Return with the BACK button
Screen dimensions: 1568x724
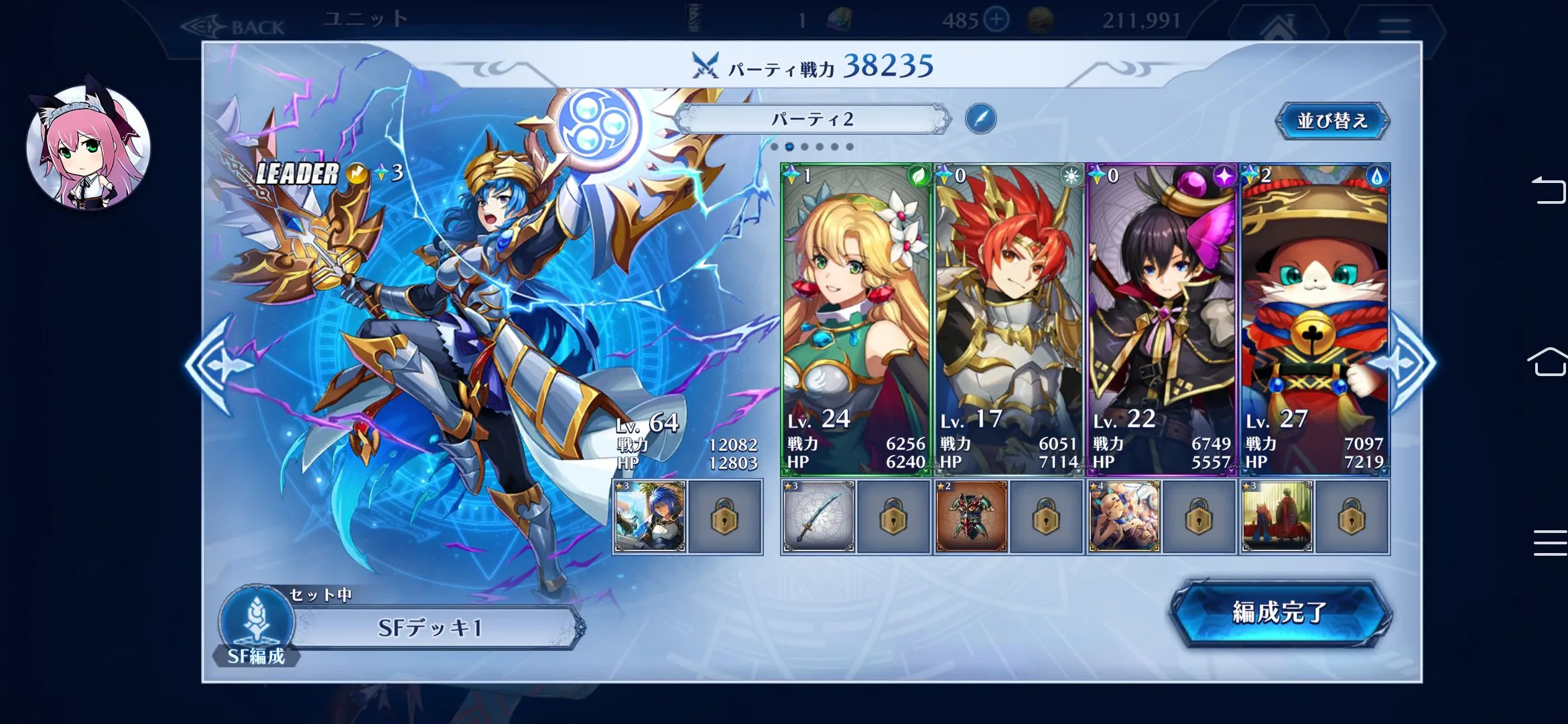pyautogui.click(x=235, y=27)
